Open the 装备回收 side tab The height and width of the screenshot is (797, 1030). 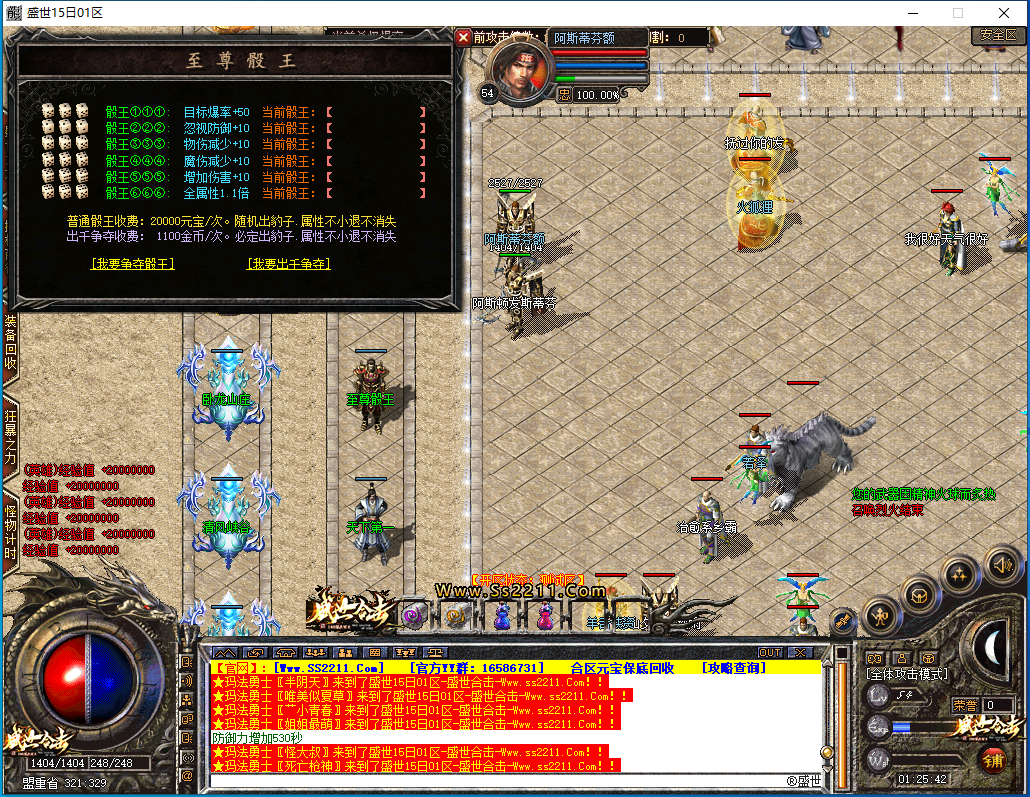click(10, 342)
